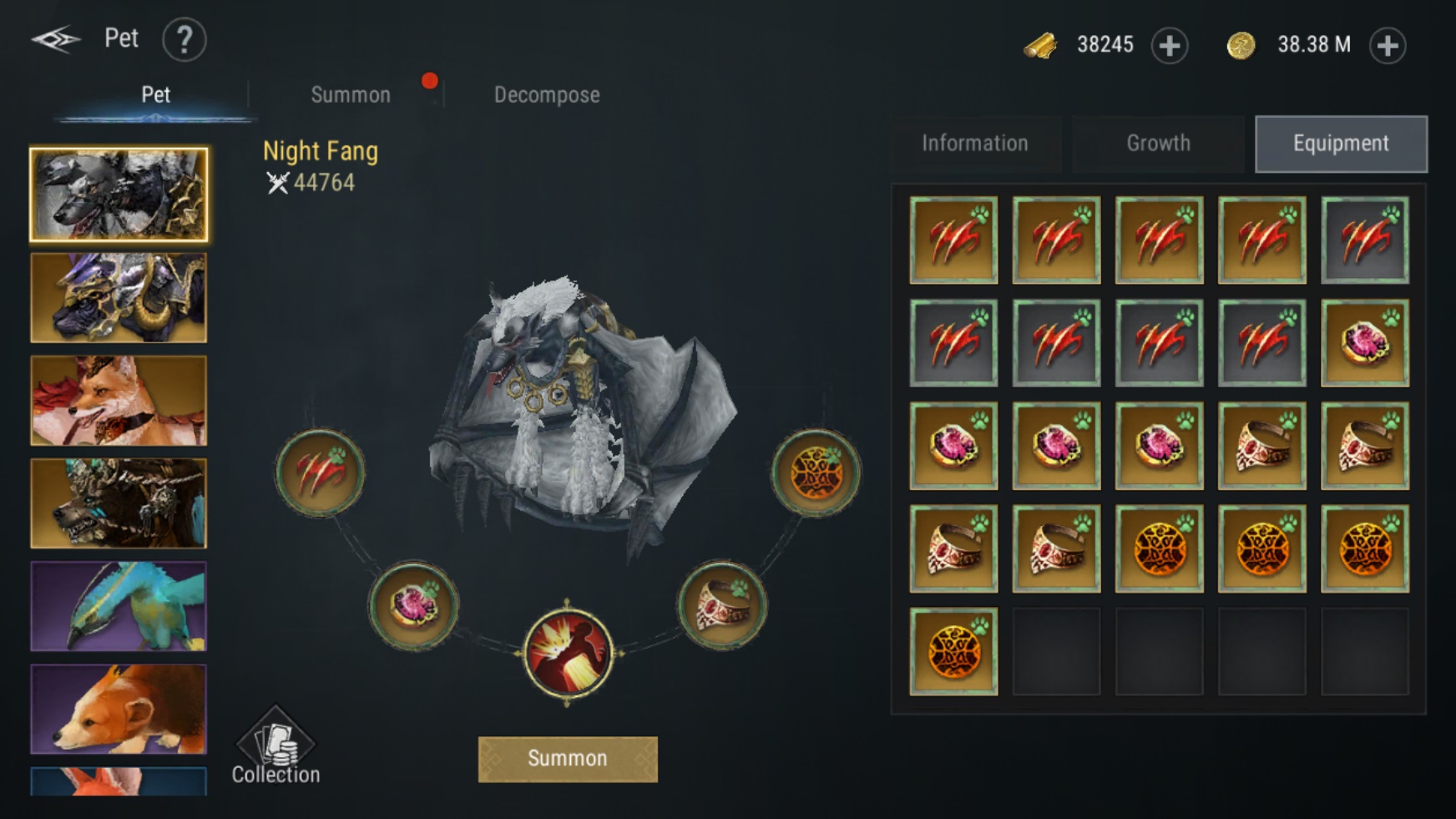Screen dimensions: 1456x819
Task: Select the equipped orange rune orb slot
Action: pyautogui.click(x=816, y=473)
